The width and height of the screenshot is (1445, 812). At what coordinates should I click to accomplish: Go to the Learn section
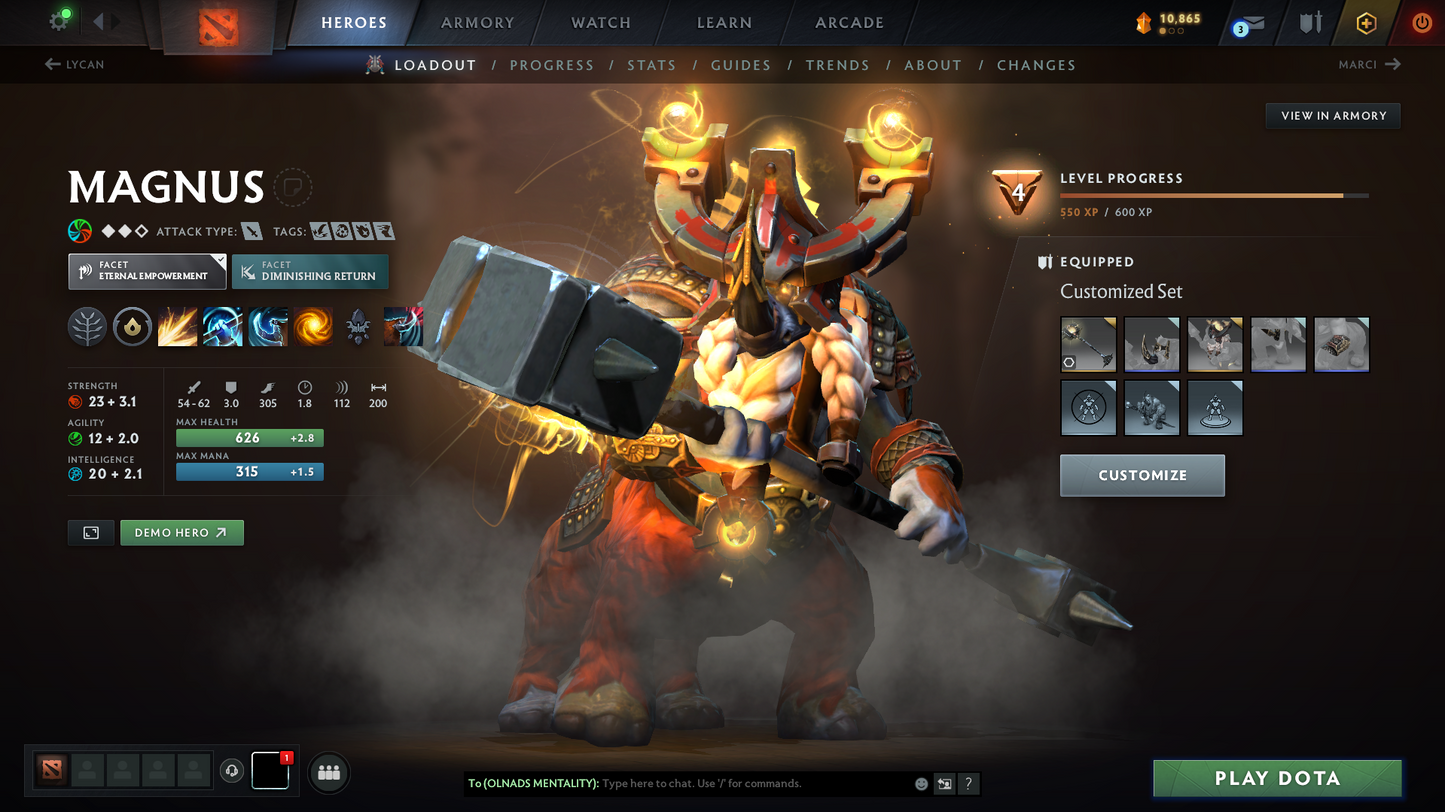pyautogui.click(x=724, y=22)
